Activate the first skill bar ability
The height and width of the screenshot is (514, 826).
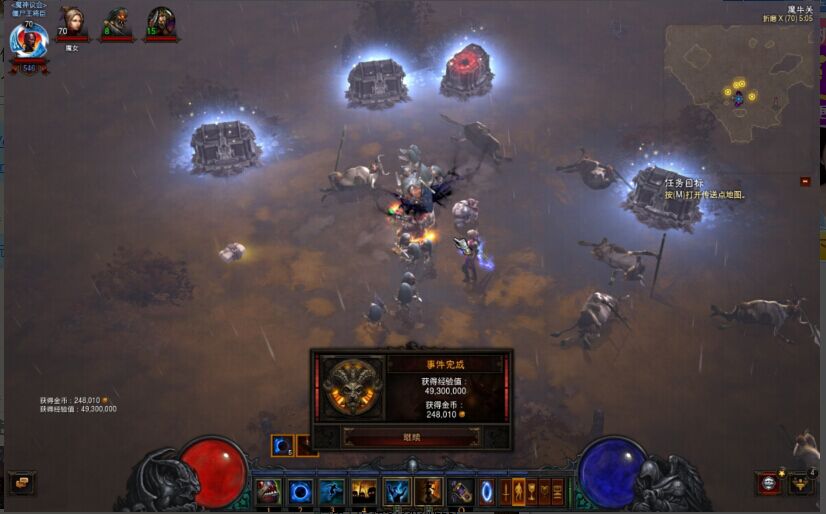[x=268, y=491]
